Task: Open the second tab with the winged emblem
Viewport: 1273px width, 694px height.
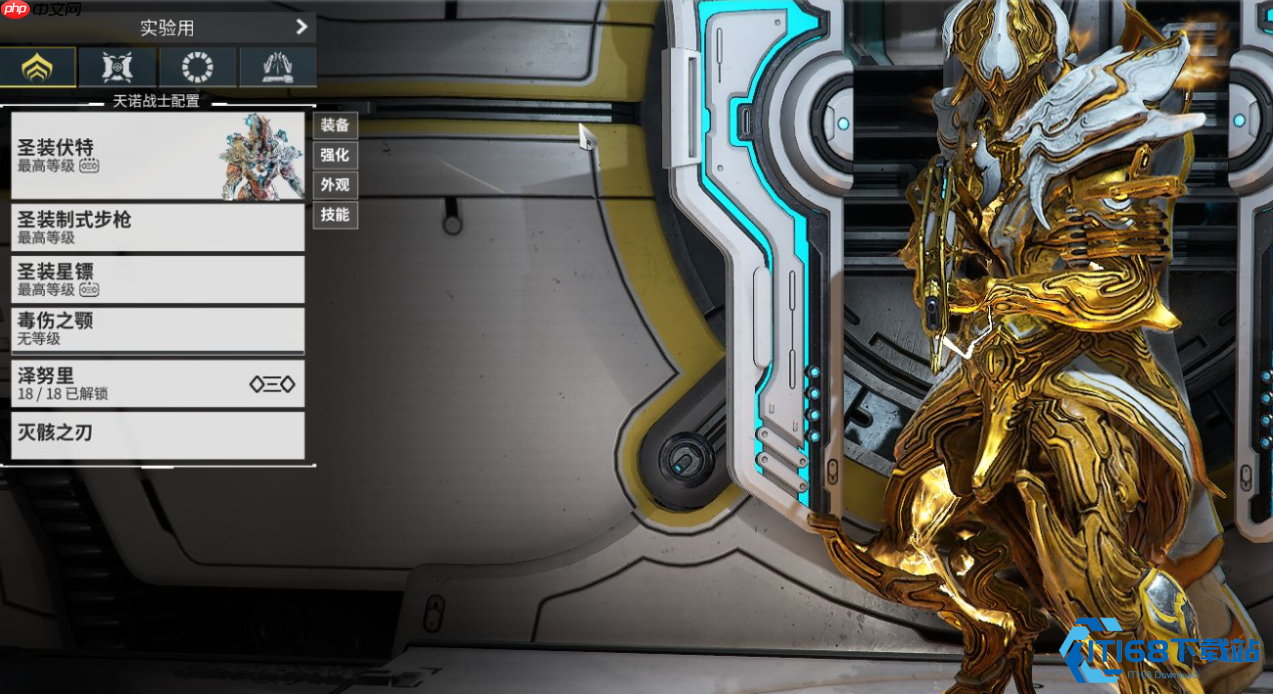Action: point(117,67)
